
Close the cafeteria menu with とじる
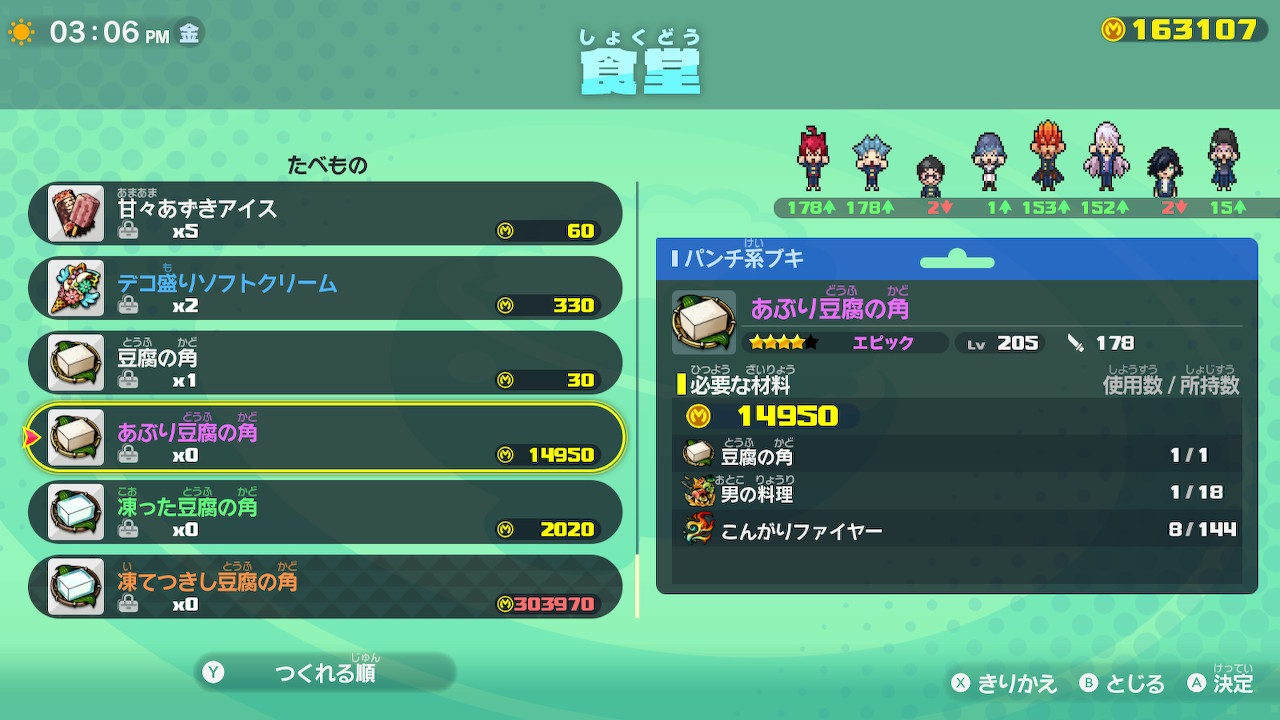tap(1122, 683)
